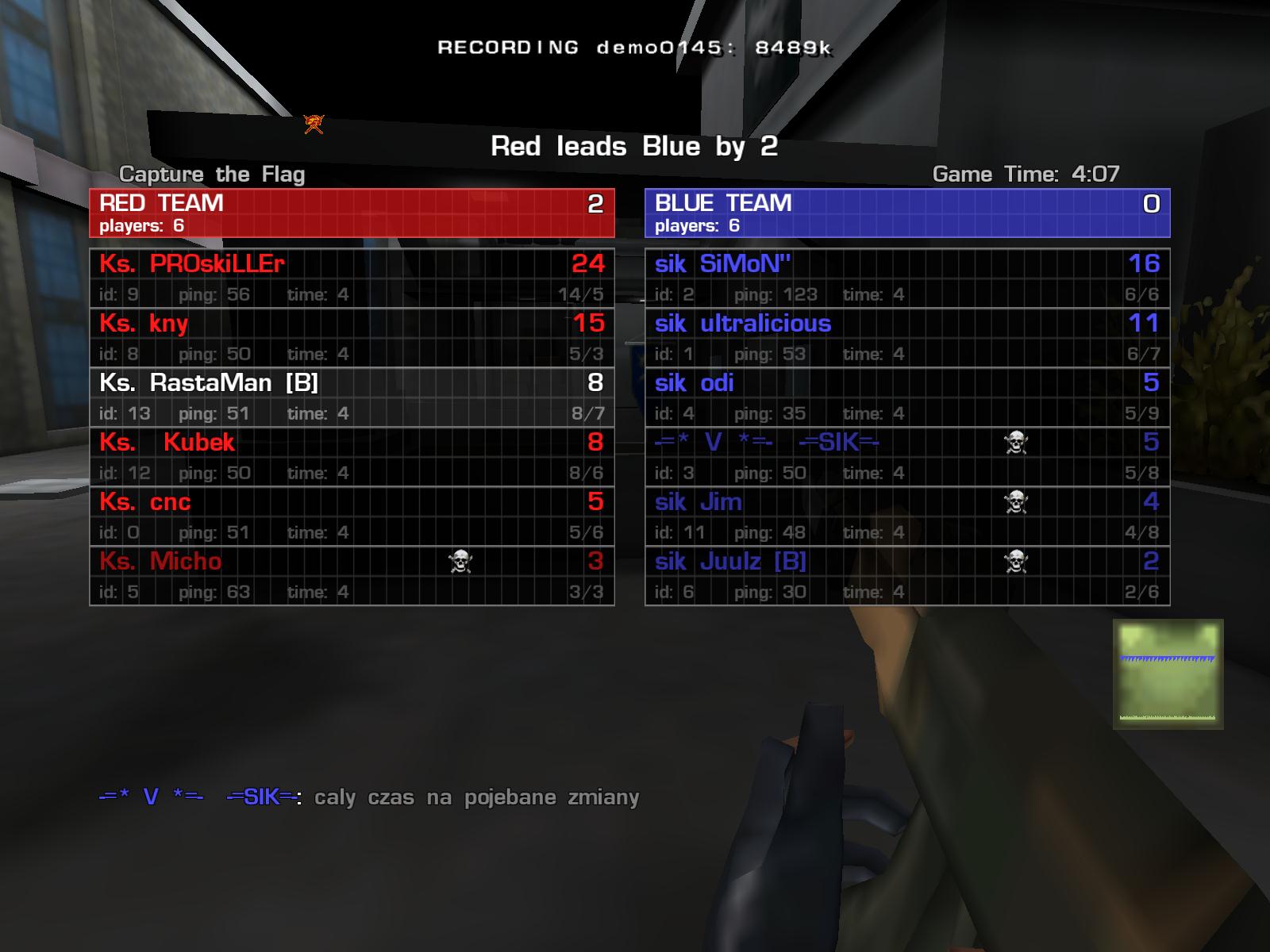The width and height of the screenshot is (1270, 952).
Task: Select the Ks. cnc scoreboard row
Action: (x=352, y=516)
